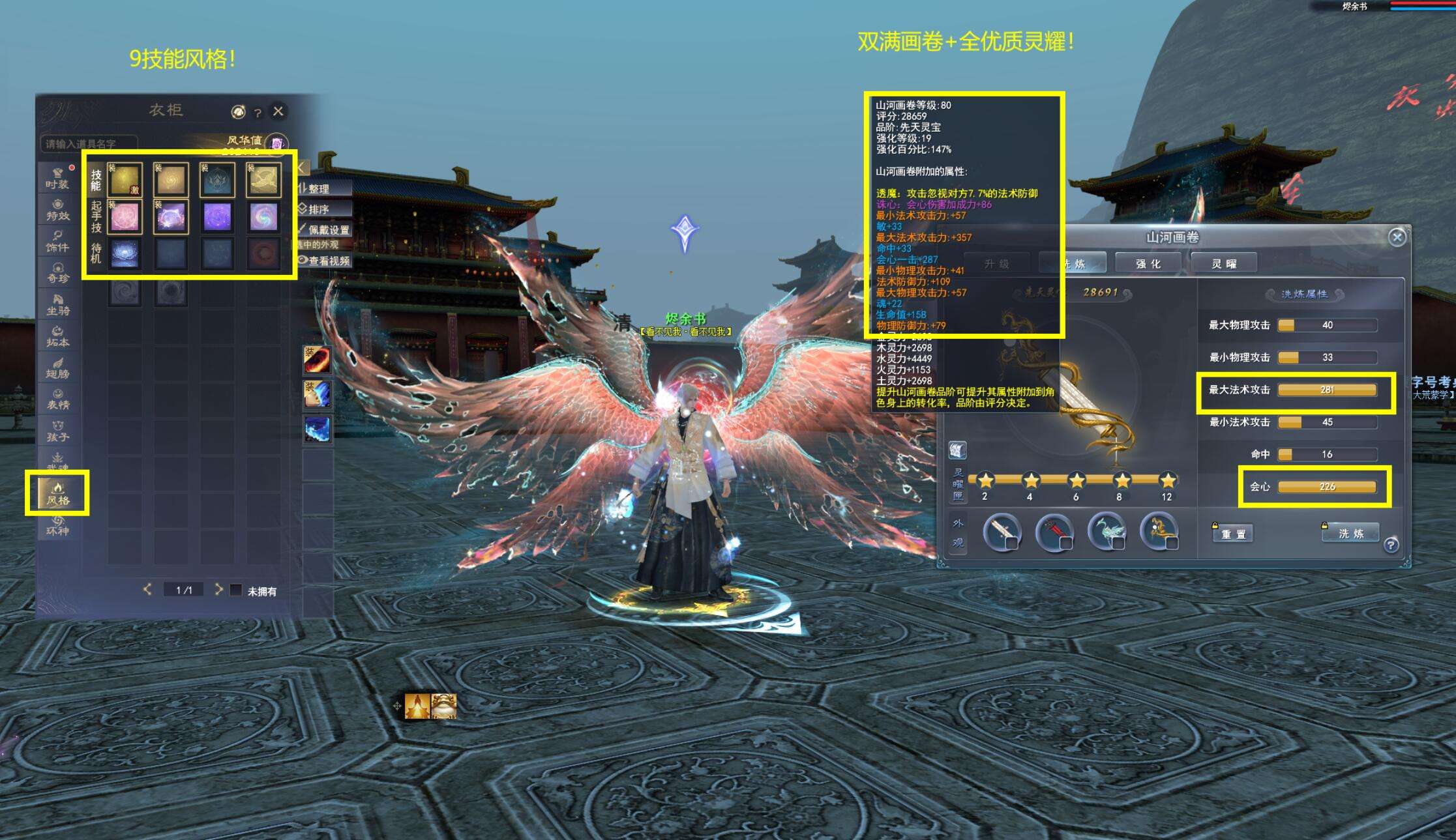Screen dimensions: 1456x840
Task: Open the 时装 costume category
Action: pos(57,178)
